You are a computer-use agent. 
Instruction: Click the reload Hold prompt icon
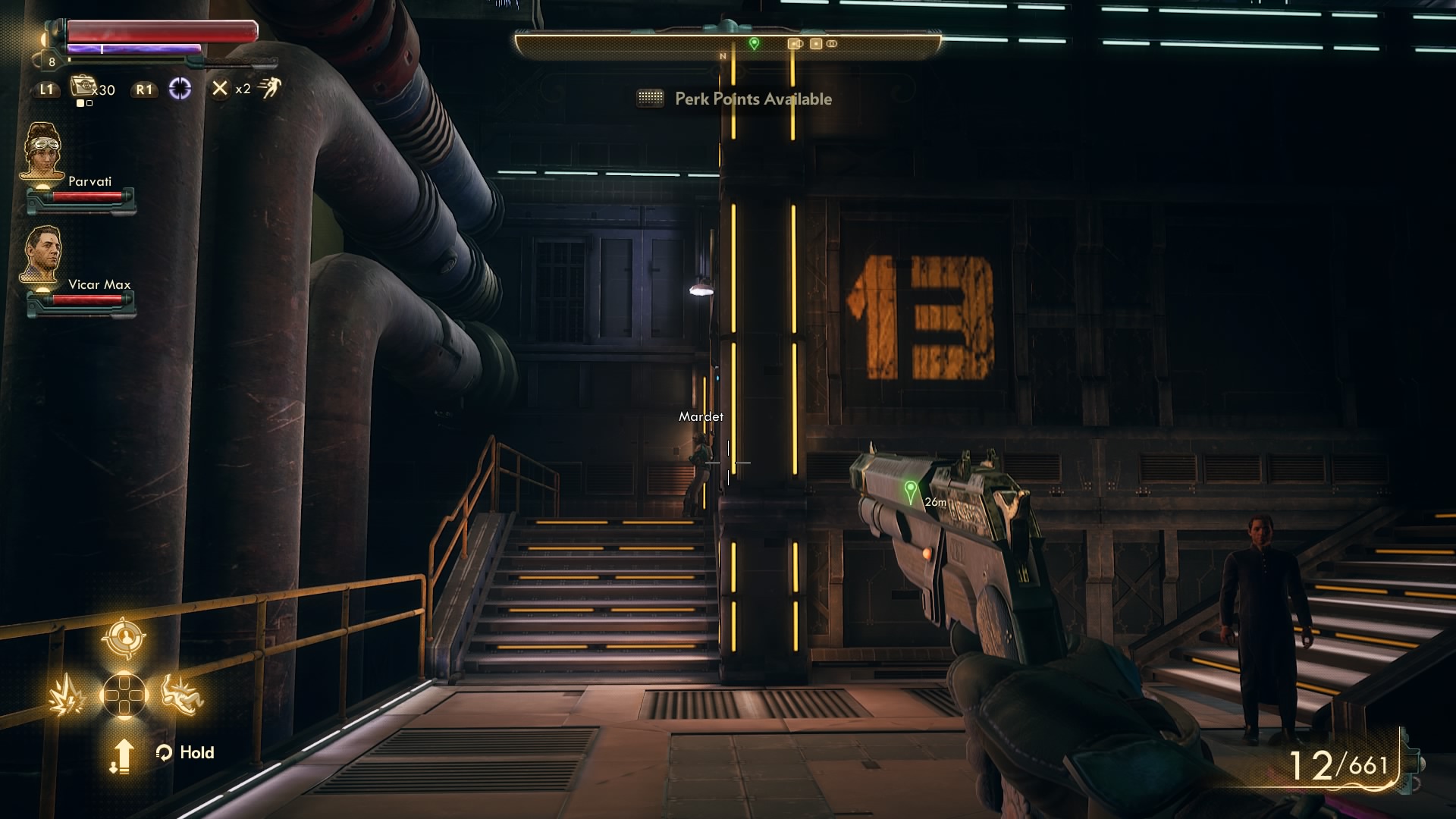(163, 752)
